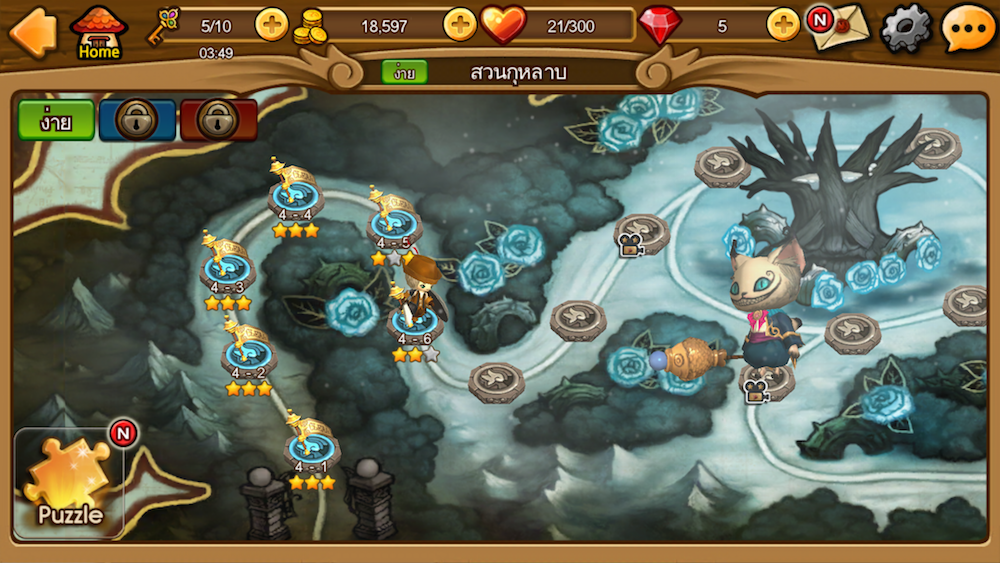Select the locked red difficulty tab
This screenshot has width=1000, height=563.
218,120
